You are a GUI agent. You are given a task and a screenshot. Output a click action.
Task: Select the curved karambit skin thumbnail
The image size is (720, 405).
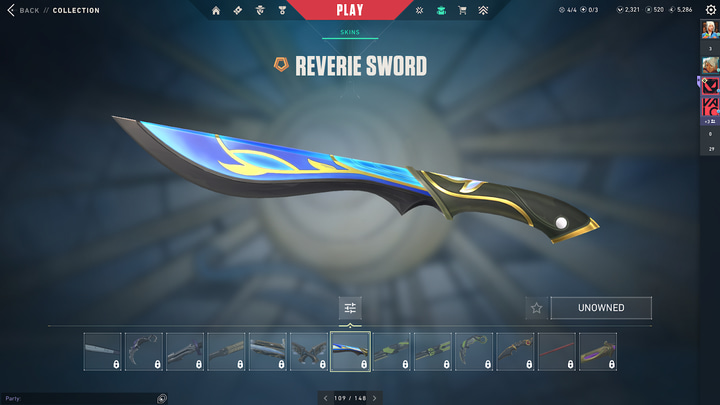(x=144, y=351)
